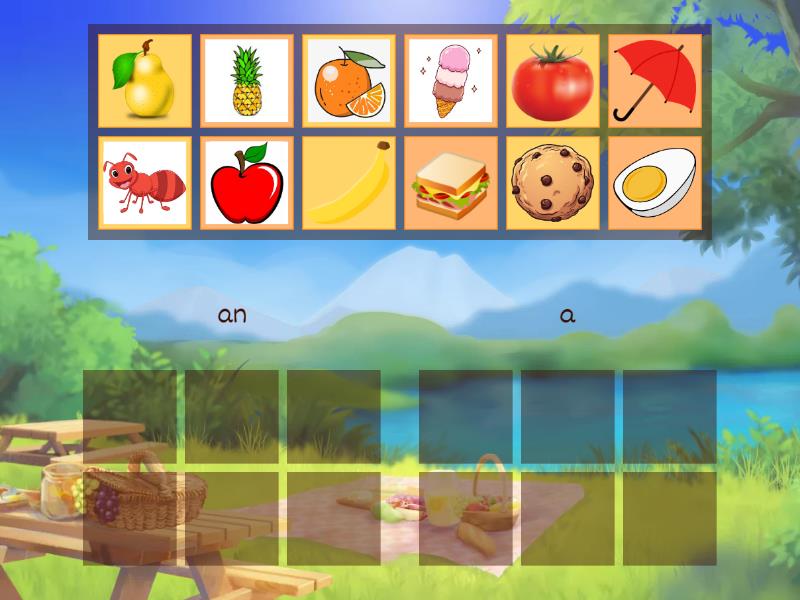Select the ice cream cone card
The width and height of the screenshot is (800, 600).
[451, 81]
